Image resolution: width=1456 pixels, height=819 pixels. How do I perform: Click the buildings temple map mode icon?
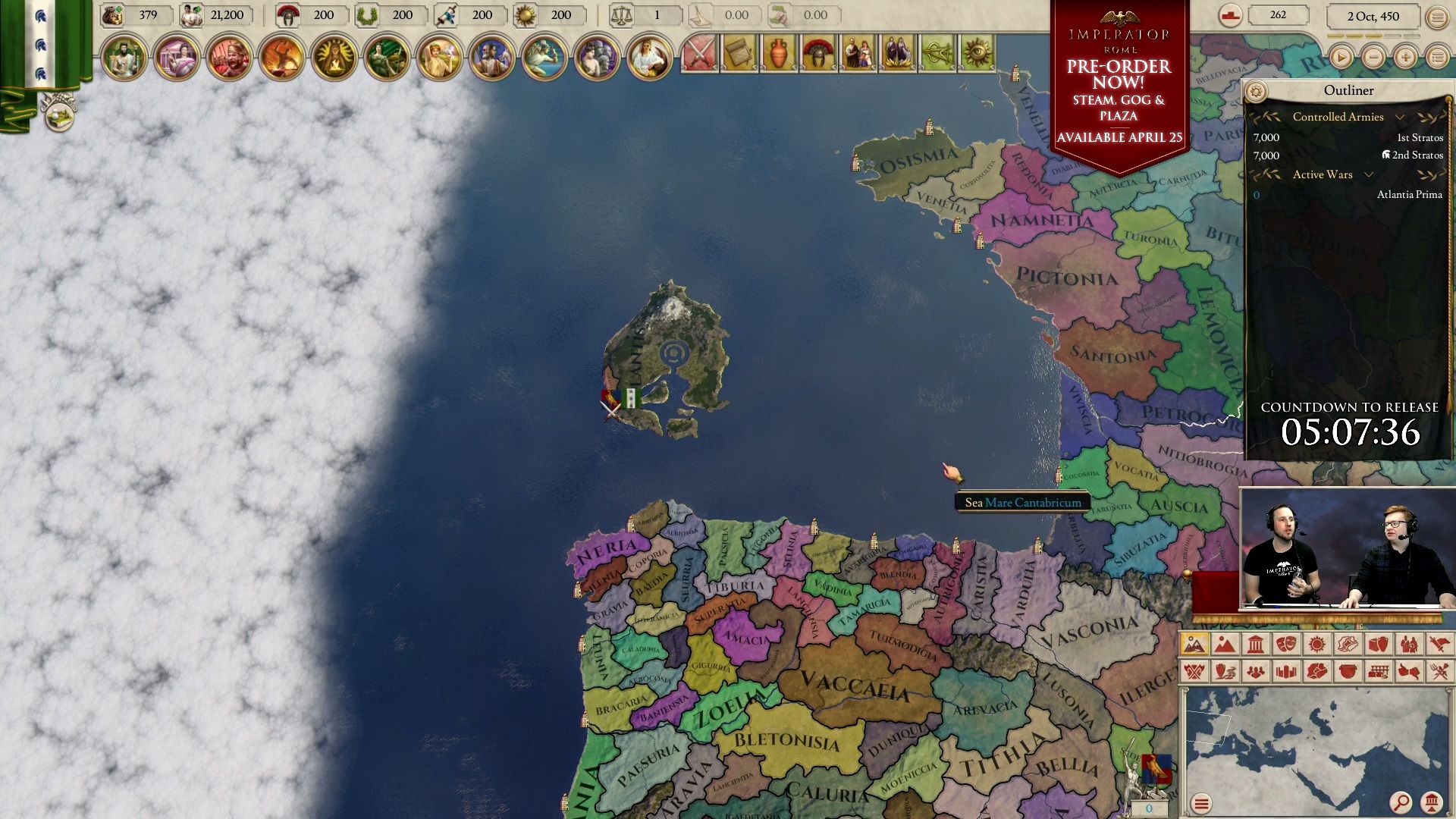tap(1256, 646)
